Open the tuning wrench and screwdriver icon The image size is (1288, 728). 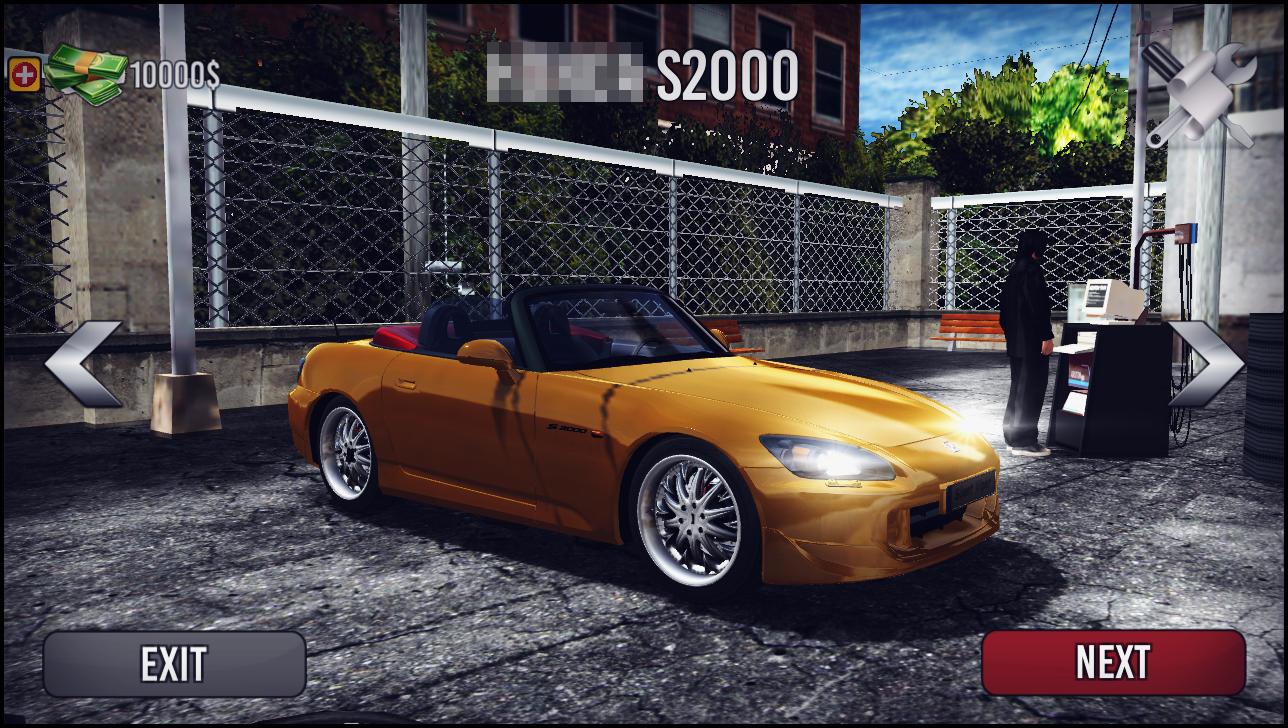coord(1199,92)
